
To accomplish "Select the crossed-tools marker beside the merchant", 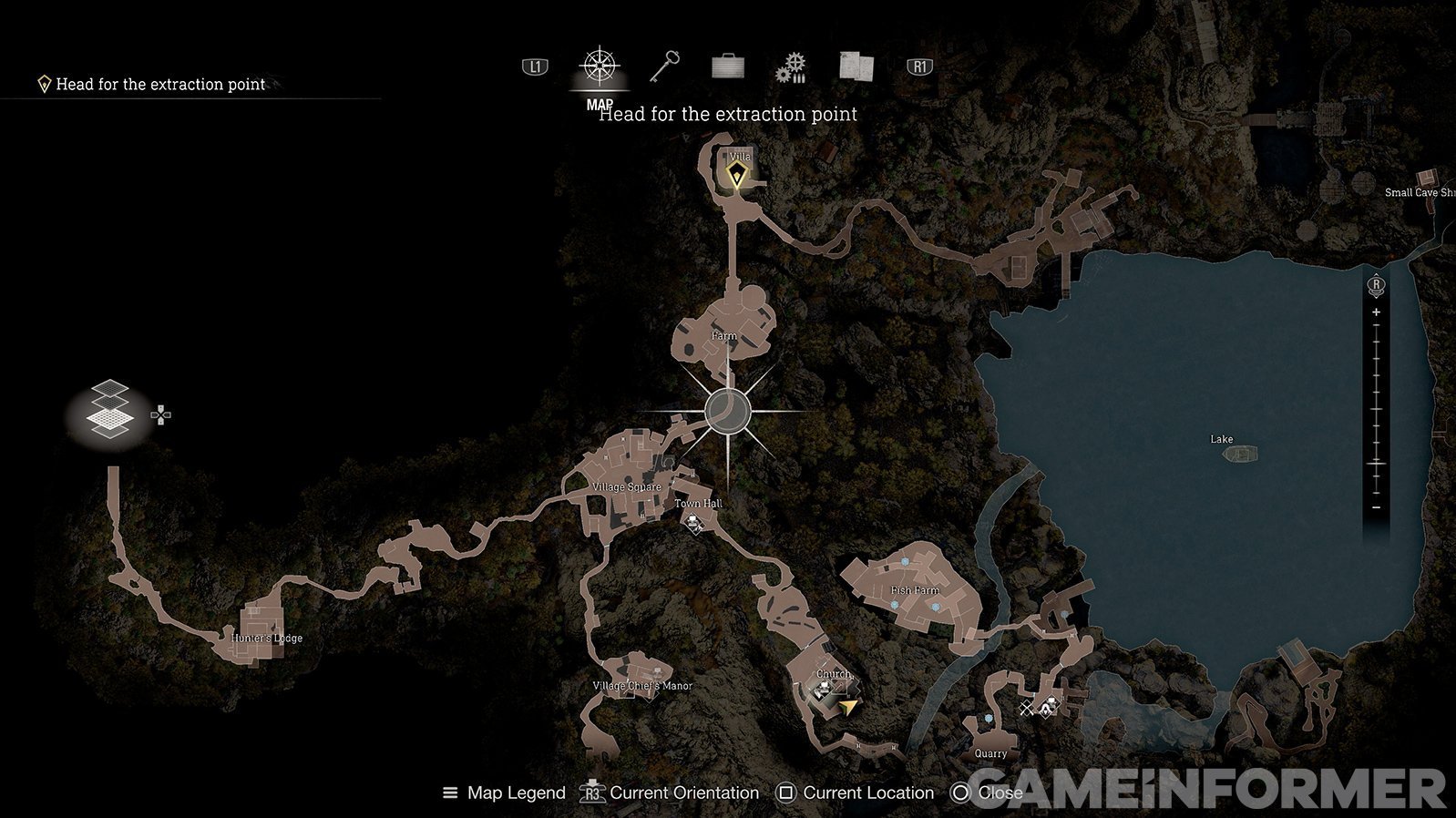I will coord(1028,709).
